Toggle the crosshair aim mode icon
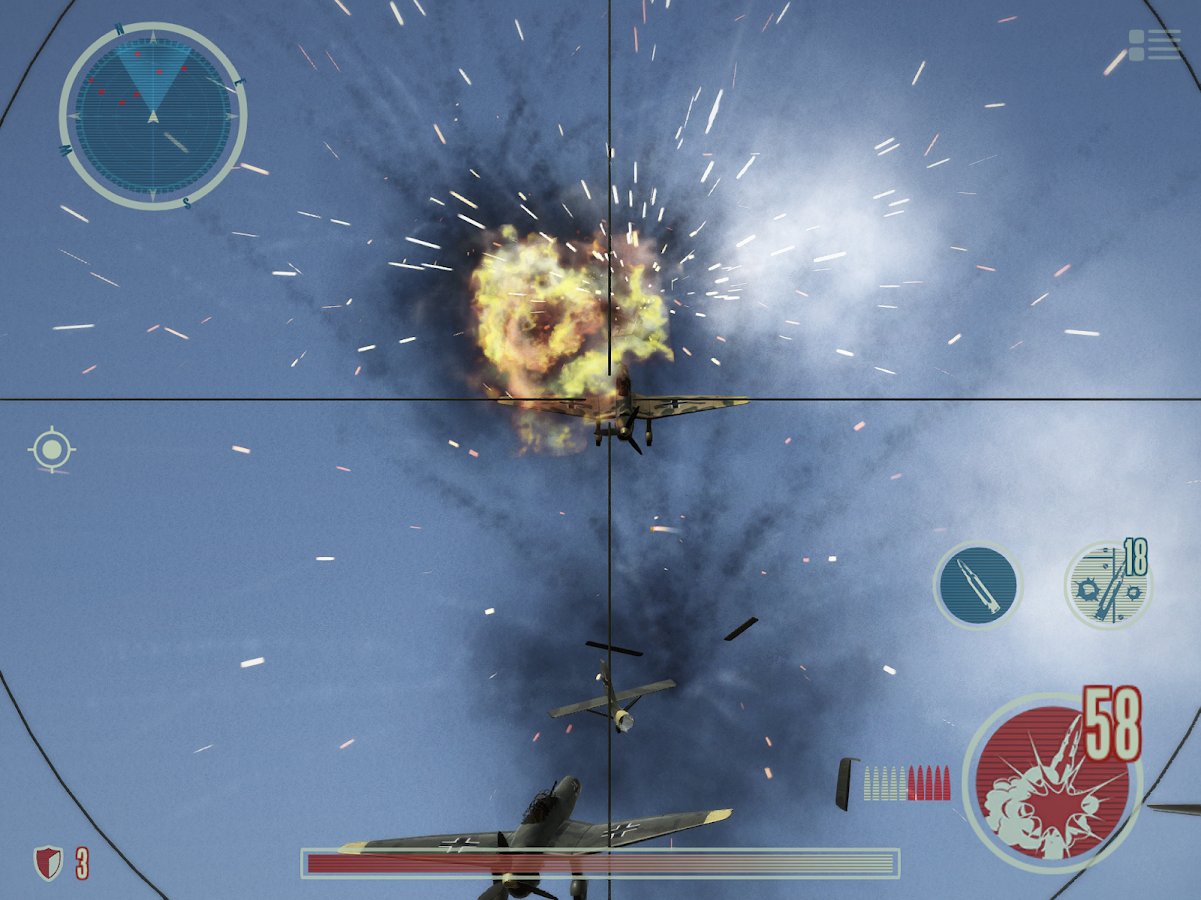 (x=51, y=449)
